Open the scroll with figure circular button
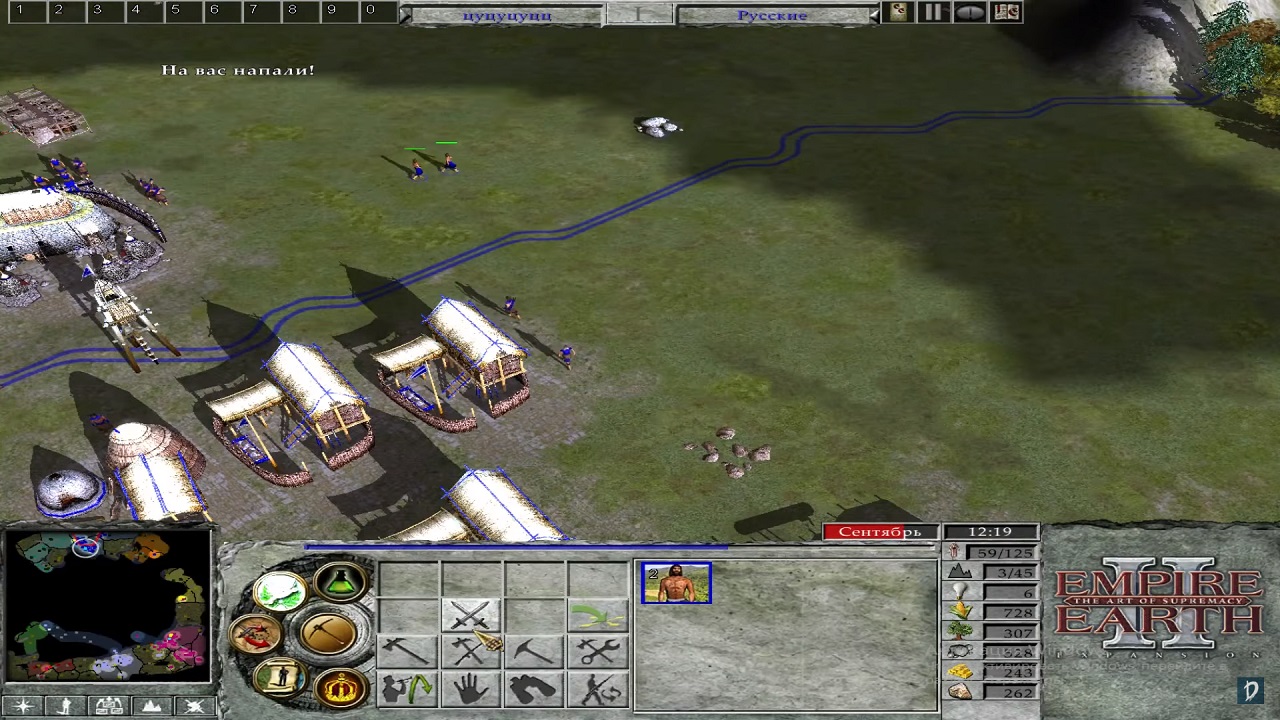This screenshot has height=720, width=1280. click(279, 677)
